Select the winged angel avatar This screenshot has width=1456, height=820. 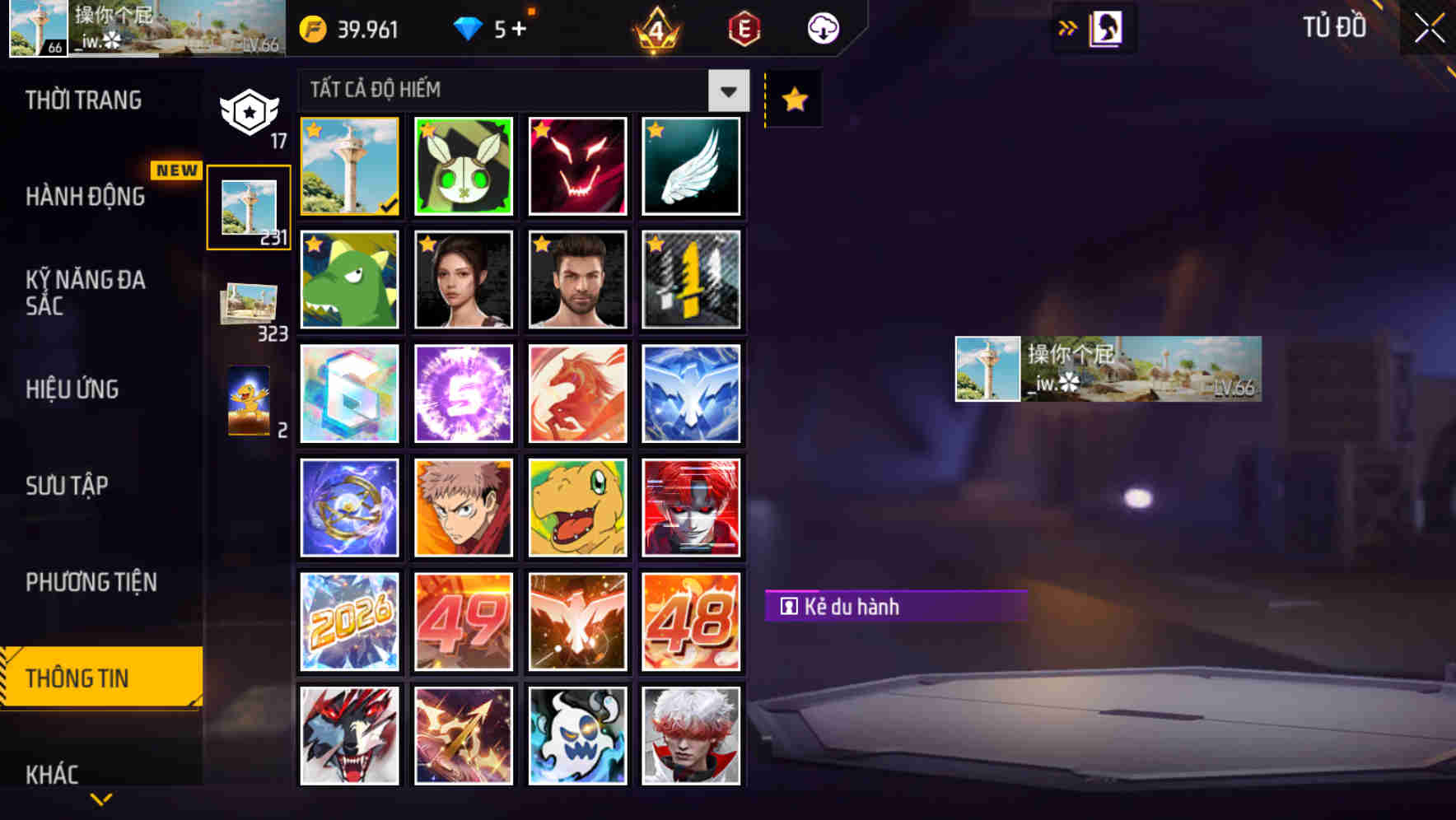point(691,166)
